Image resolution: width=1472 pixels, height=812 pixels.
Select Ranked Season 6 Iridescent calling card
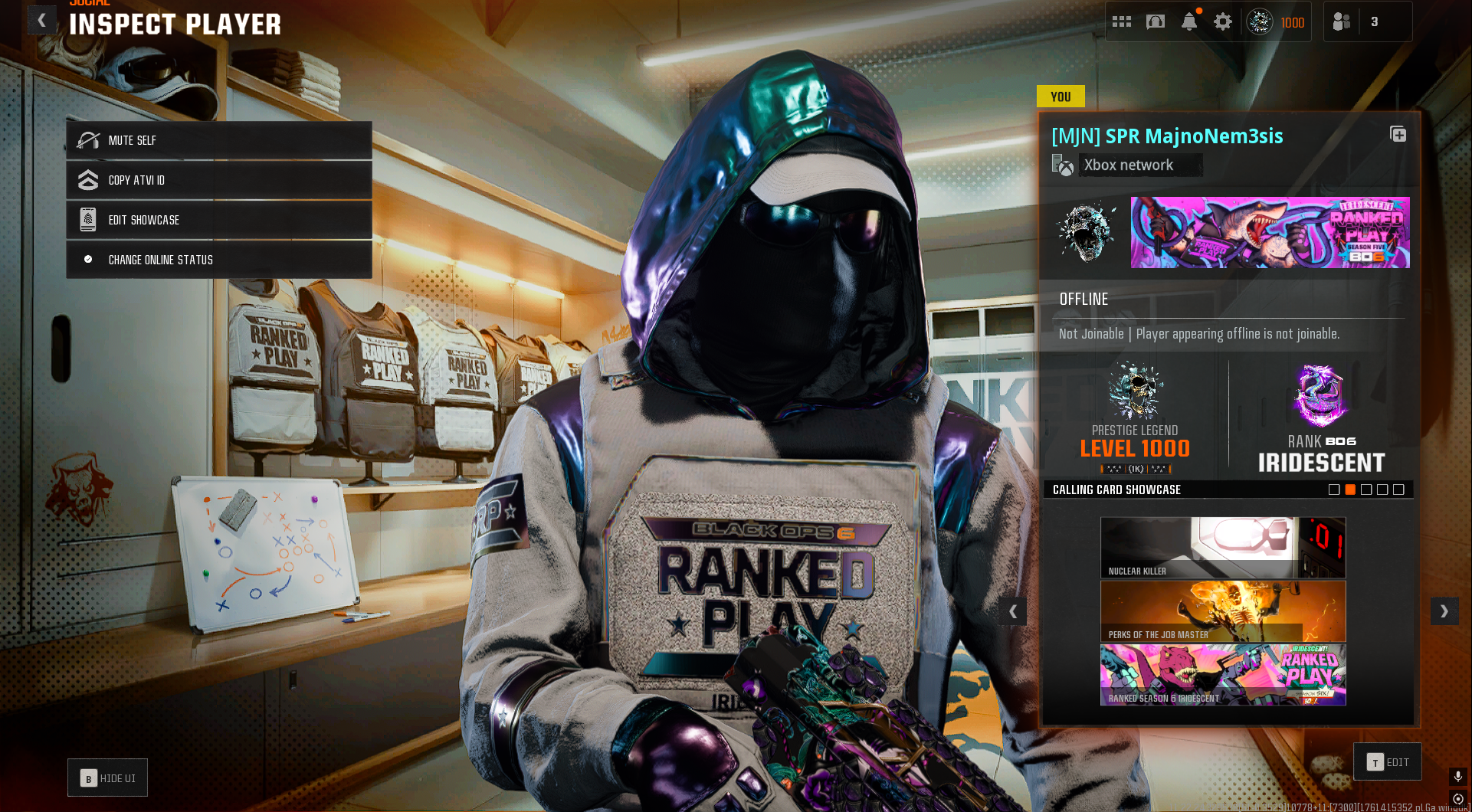(x=1223, y=675)
